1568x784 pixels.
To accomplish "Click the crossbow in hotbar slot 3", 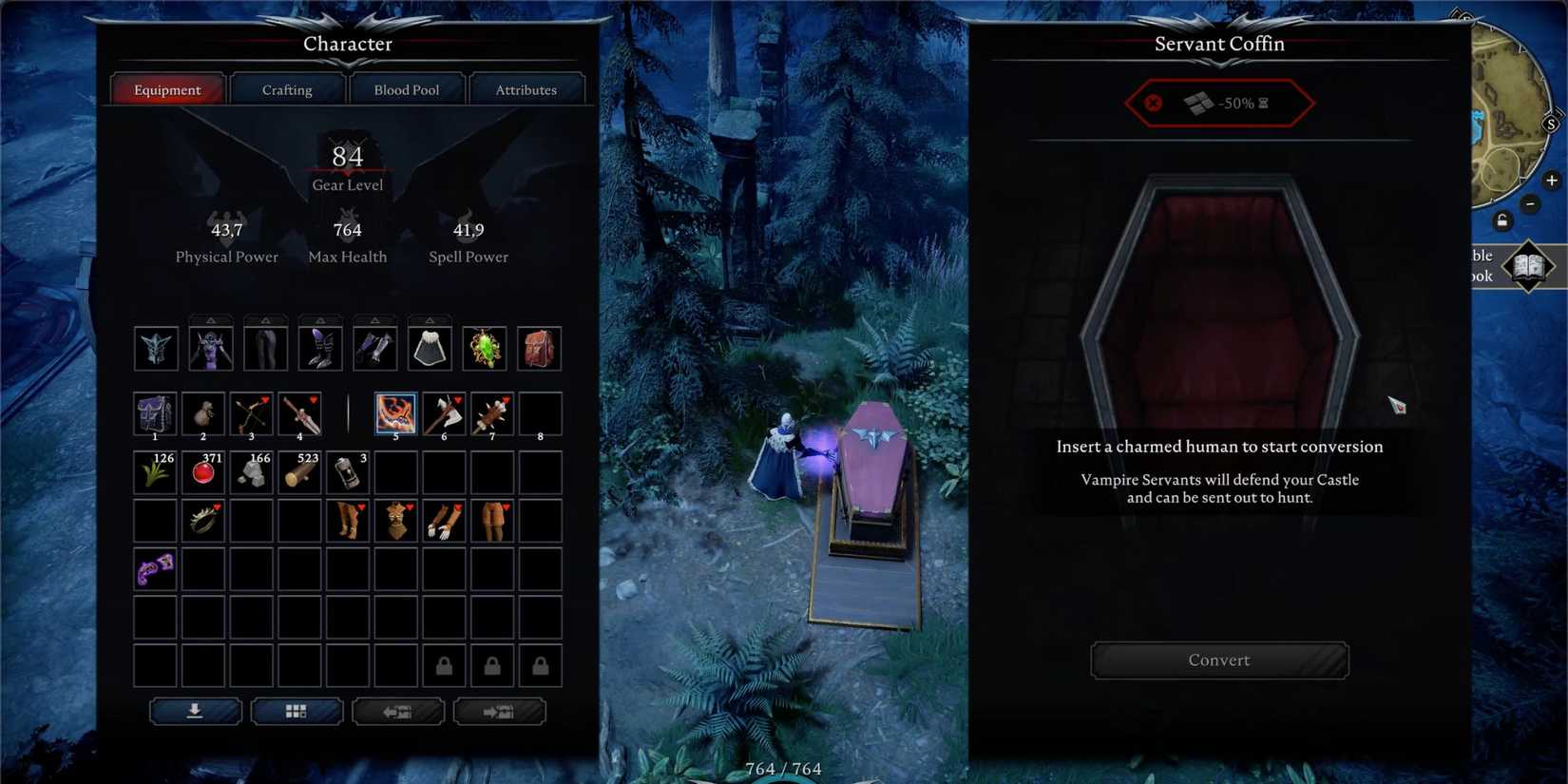I will (251, 413).
